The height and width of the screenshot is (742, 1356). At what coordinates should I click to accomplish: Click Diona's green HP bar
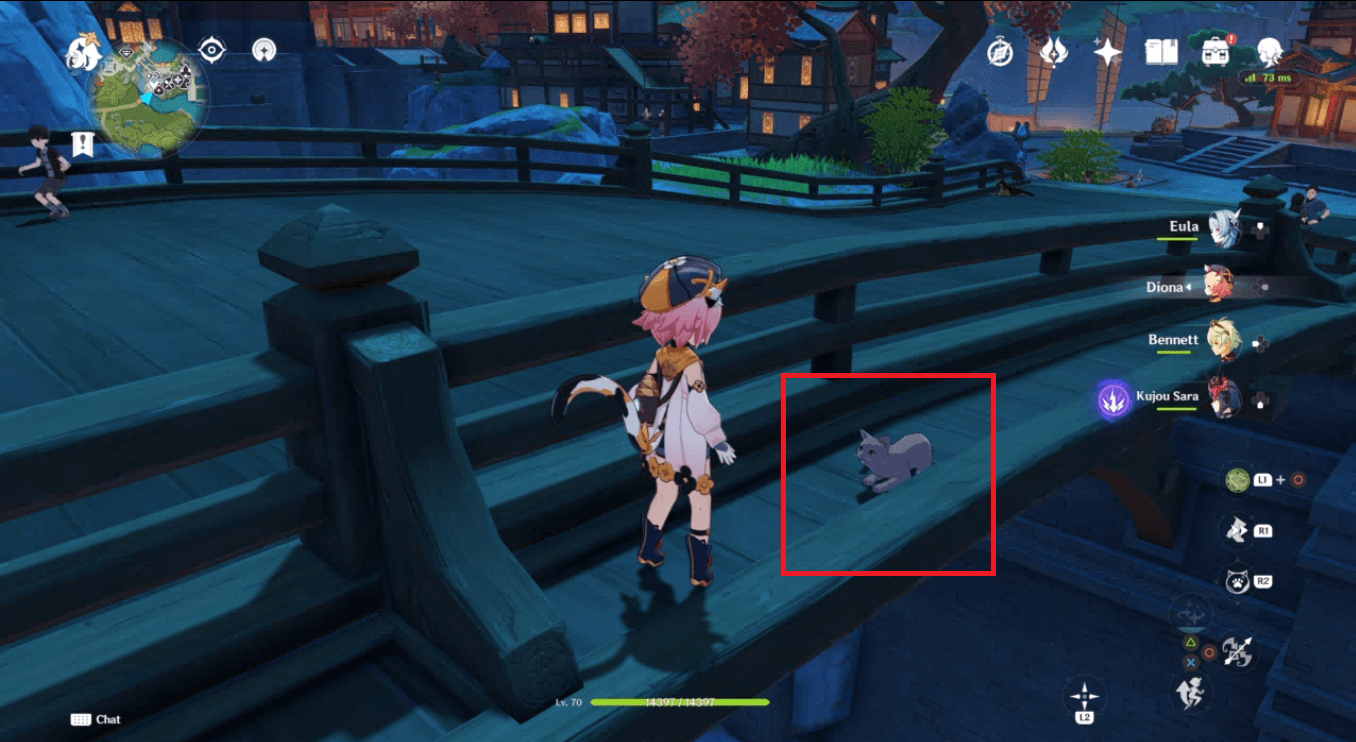tap(680, 703)
